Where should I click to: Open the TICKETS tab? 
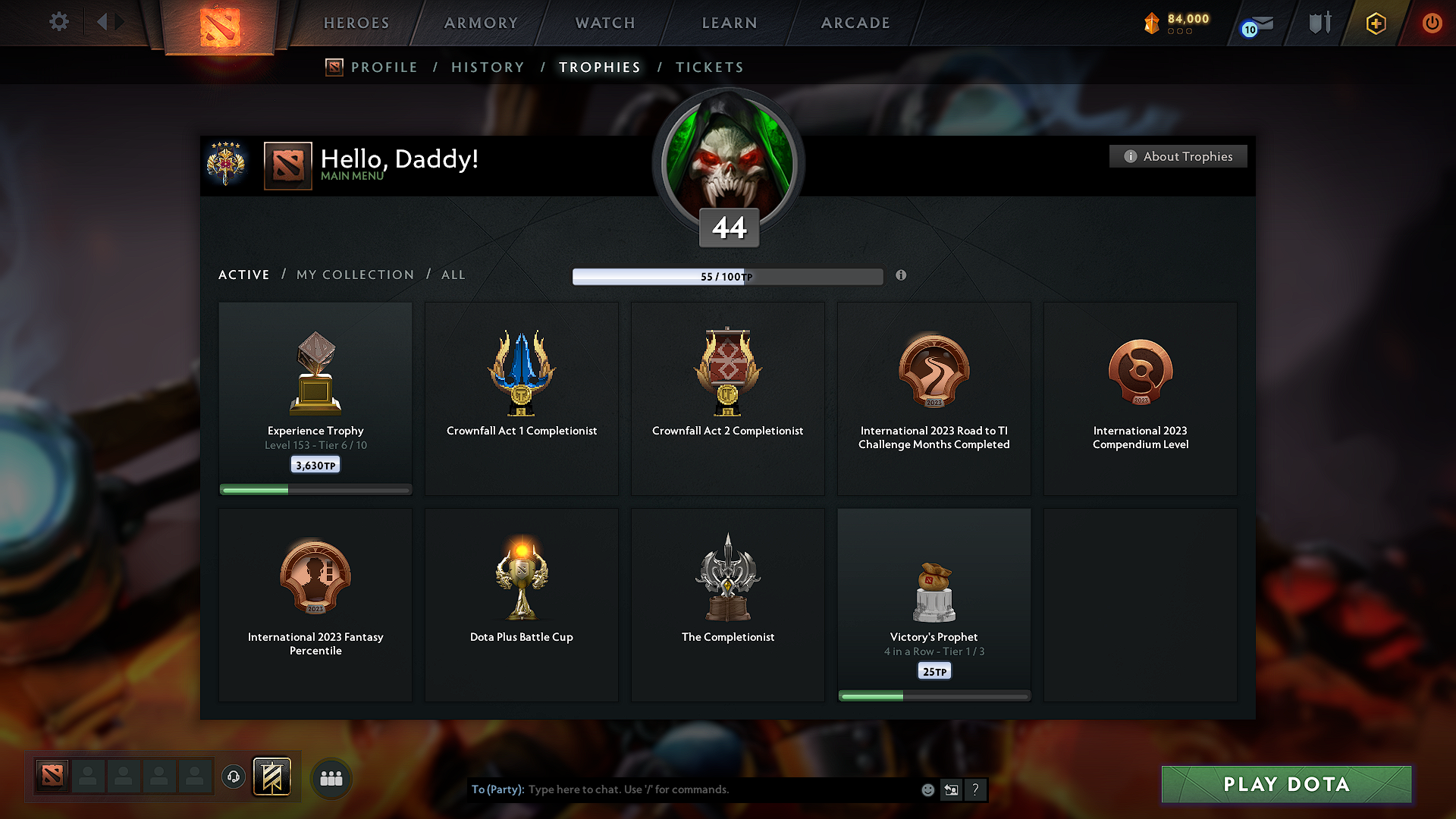pos(709,67)
